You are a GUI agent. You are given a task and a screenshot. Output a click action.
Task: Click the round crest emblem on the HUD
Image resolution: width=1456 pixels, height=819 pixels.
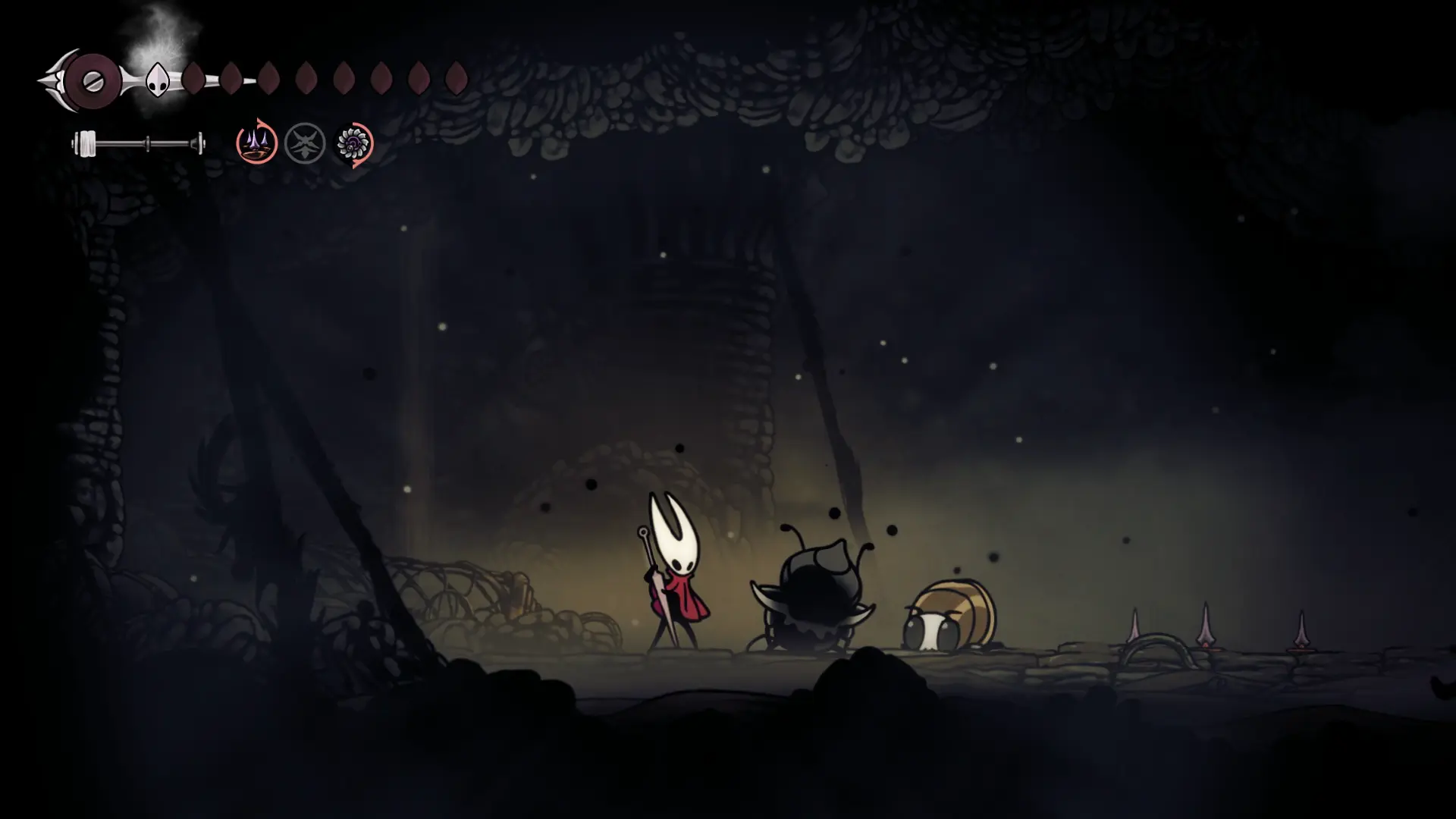93,81
